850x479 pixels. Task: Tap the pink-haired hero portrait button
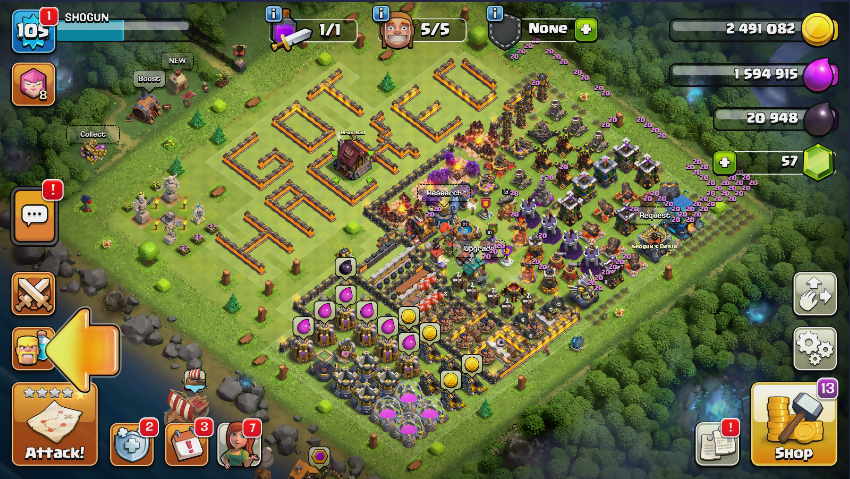33,84
